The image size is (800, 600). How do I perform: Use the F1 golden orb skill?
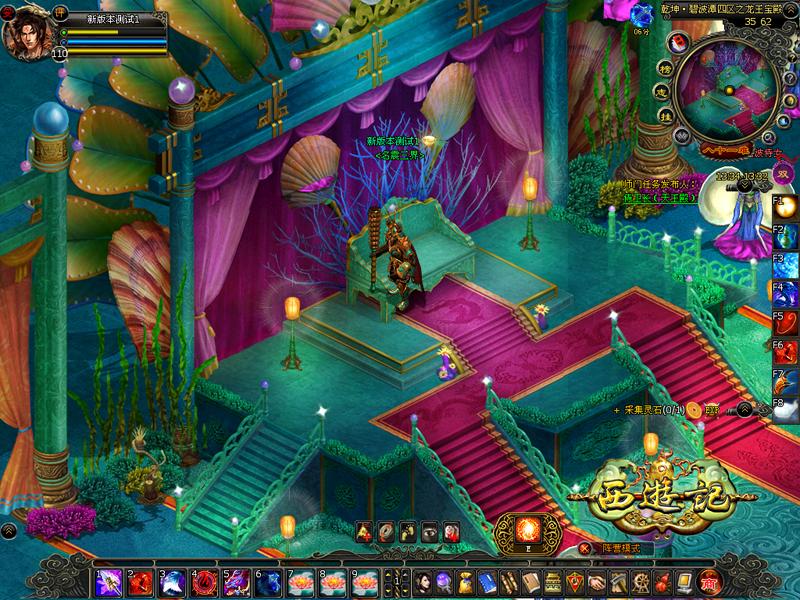coord(788,207)
